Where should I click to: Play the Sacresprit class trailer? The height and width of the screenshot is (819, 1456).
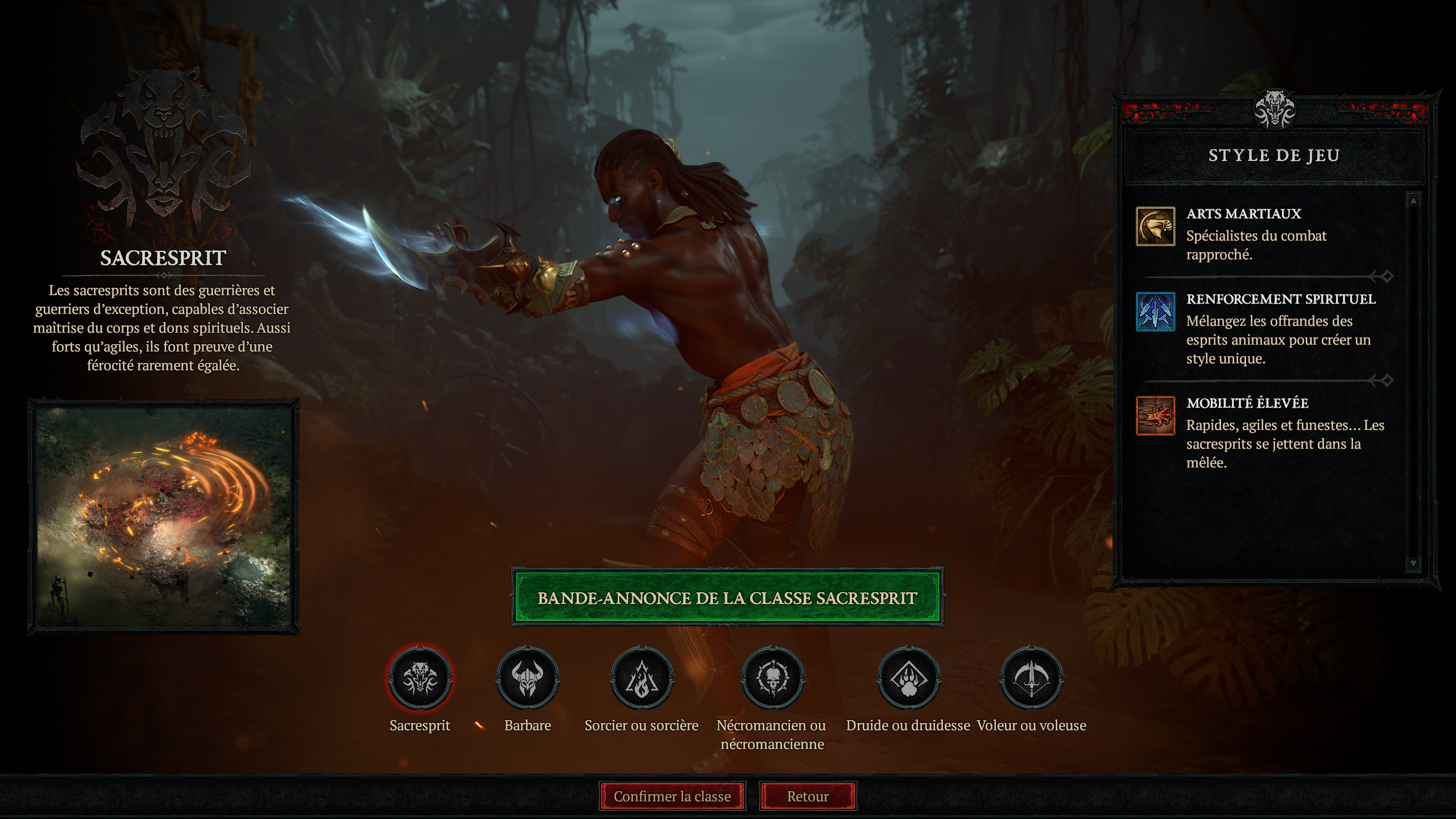click(727, 598)
